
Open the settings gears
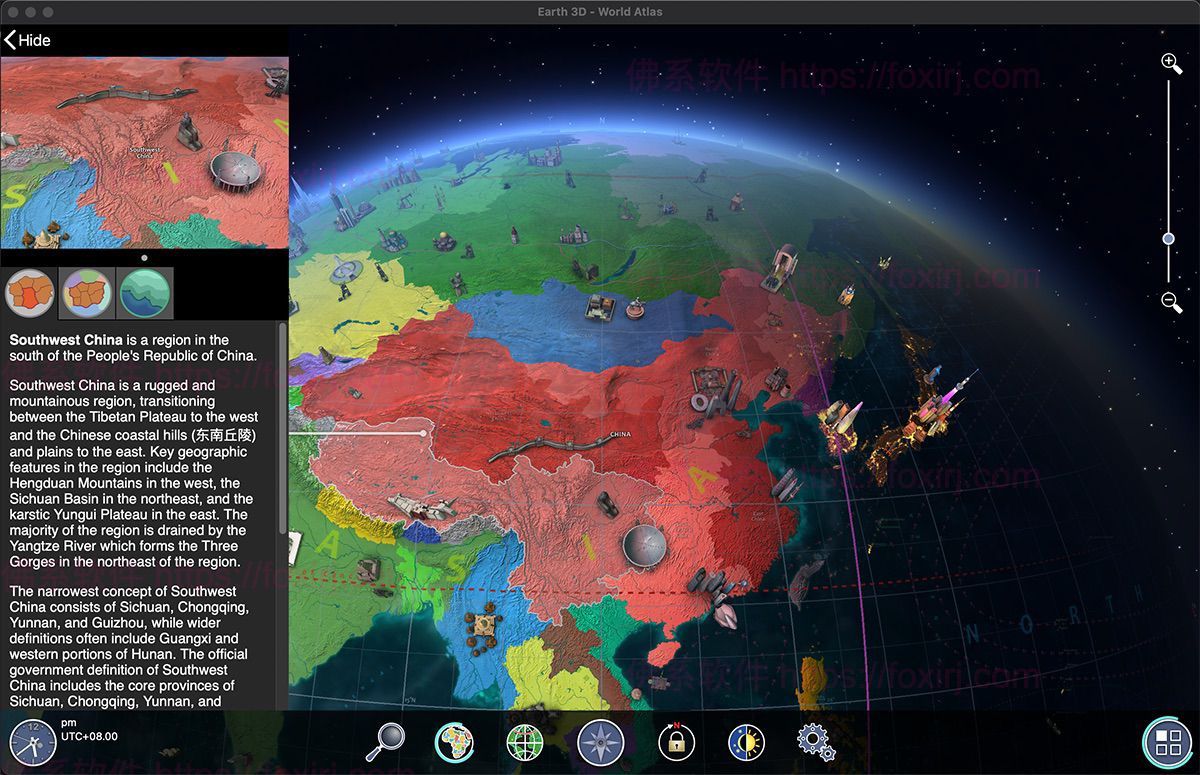815,742
